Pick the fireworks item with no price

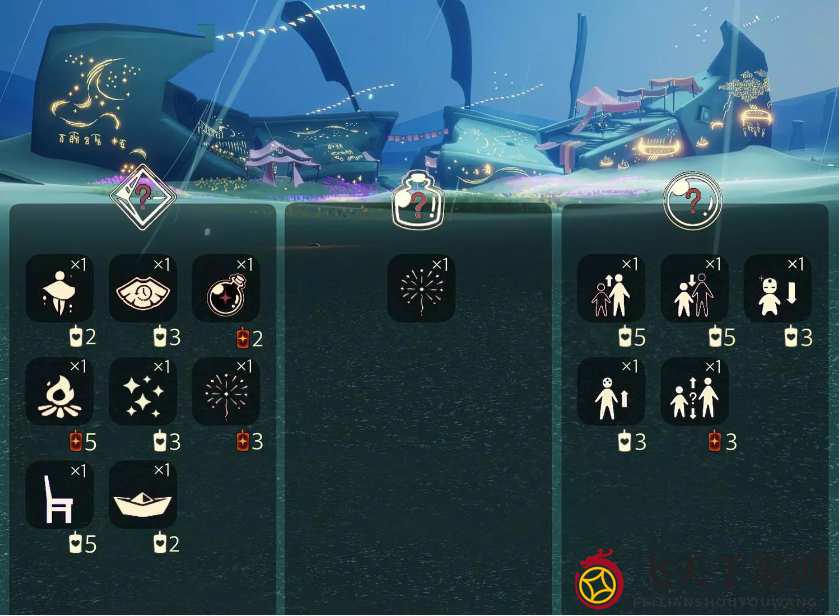(x=421, y=288)
